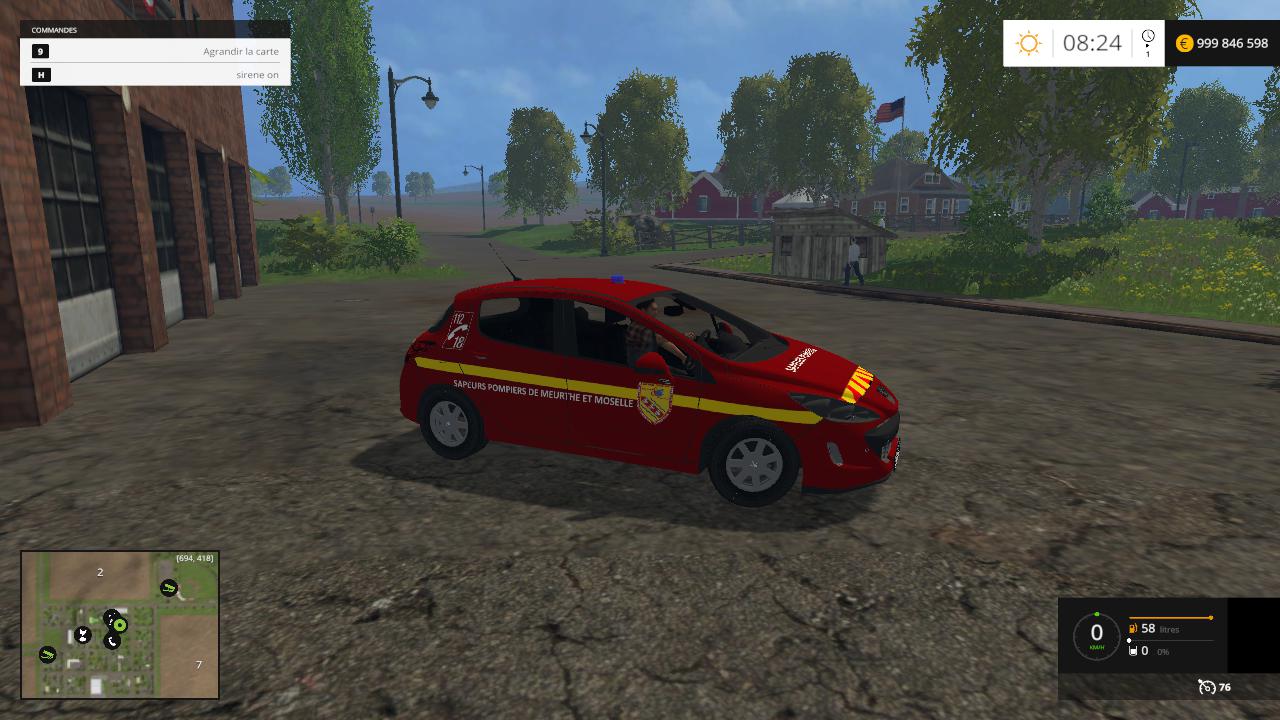The height and width of the screenshot is (720, 1280).
Task: Click the fuel pump icon showing 58 litres
Action: (x=1132, y=629)
